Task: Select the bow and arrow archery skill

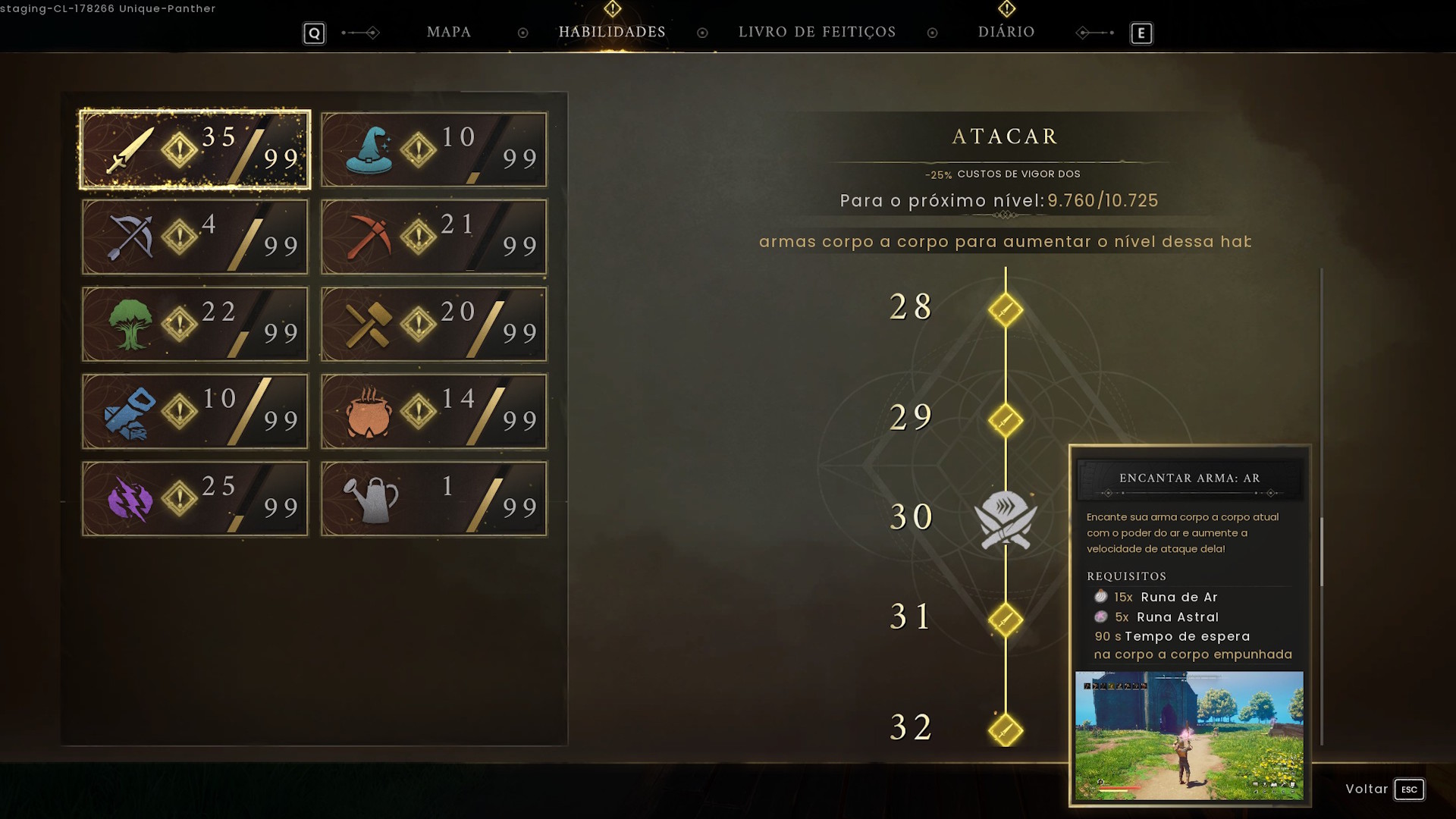Action: point(193,237)
